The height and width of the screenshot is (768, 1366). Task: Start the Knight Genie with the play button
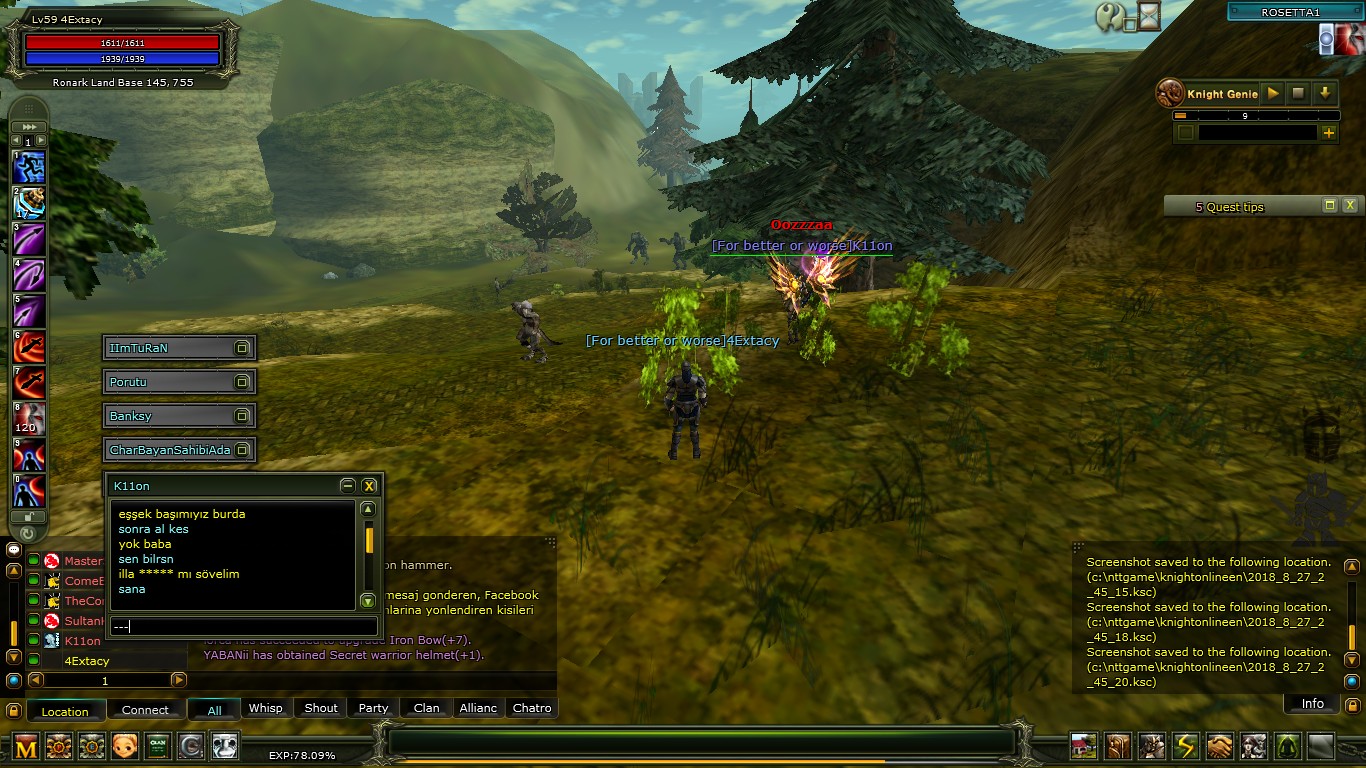[x=1273, y=93]
